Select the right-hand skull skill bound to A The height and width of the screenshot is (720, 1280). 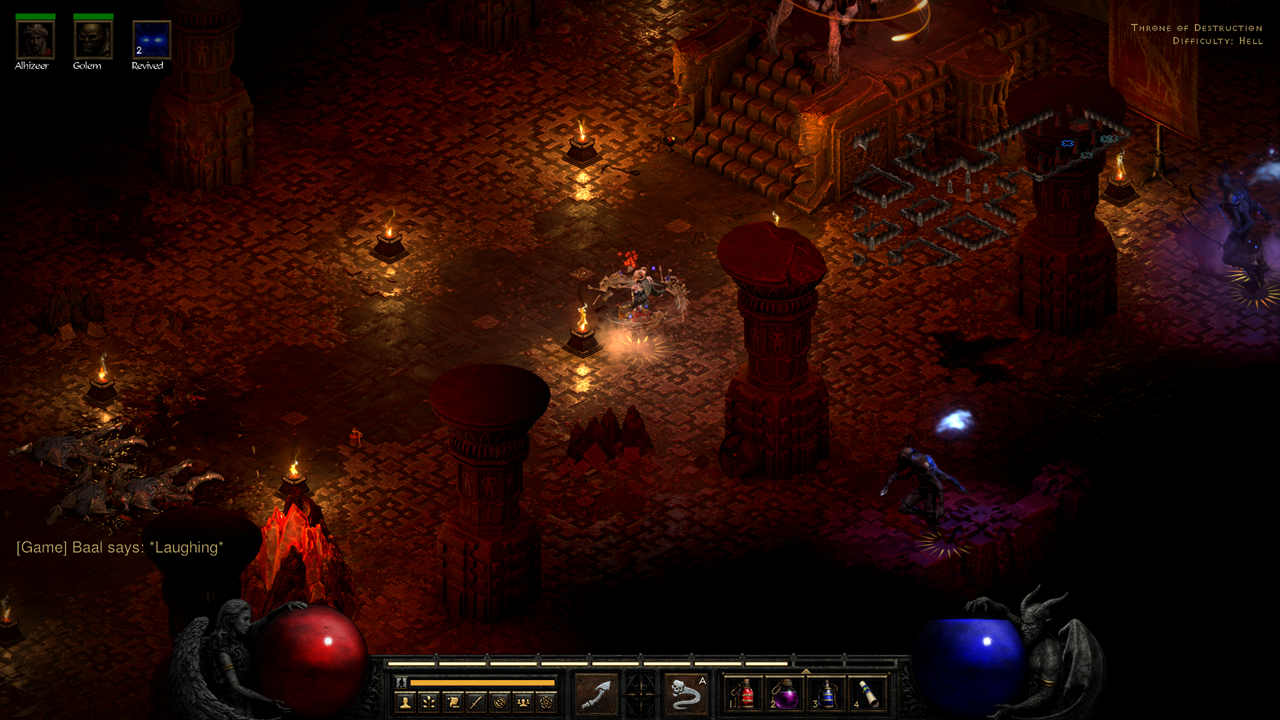point(685,693)
